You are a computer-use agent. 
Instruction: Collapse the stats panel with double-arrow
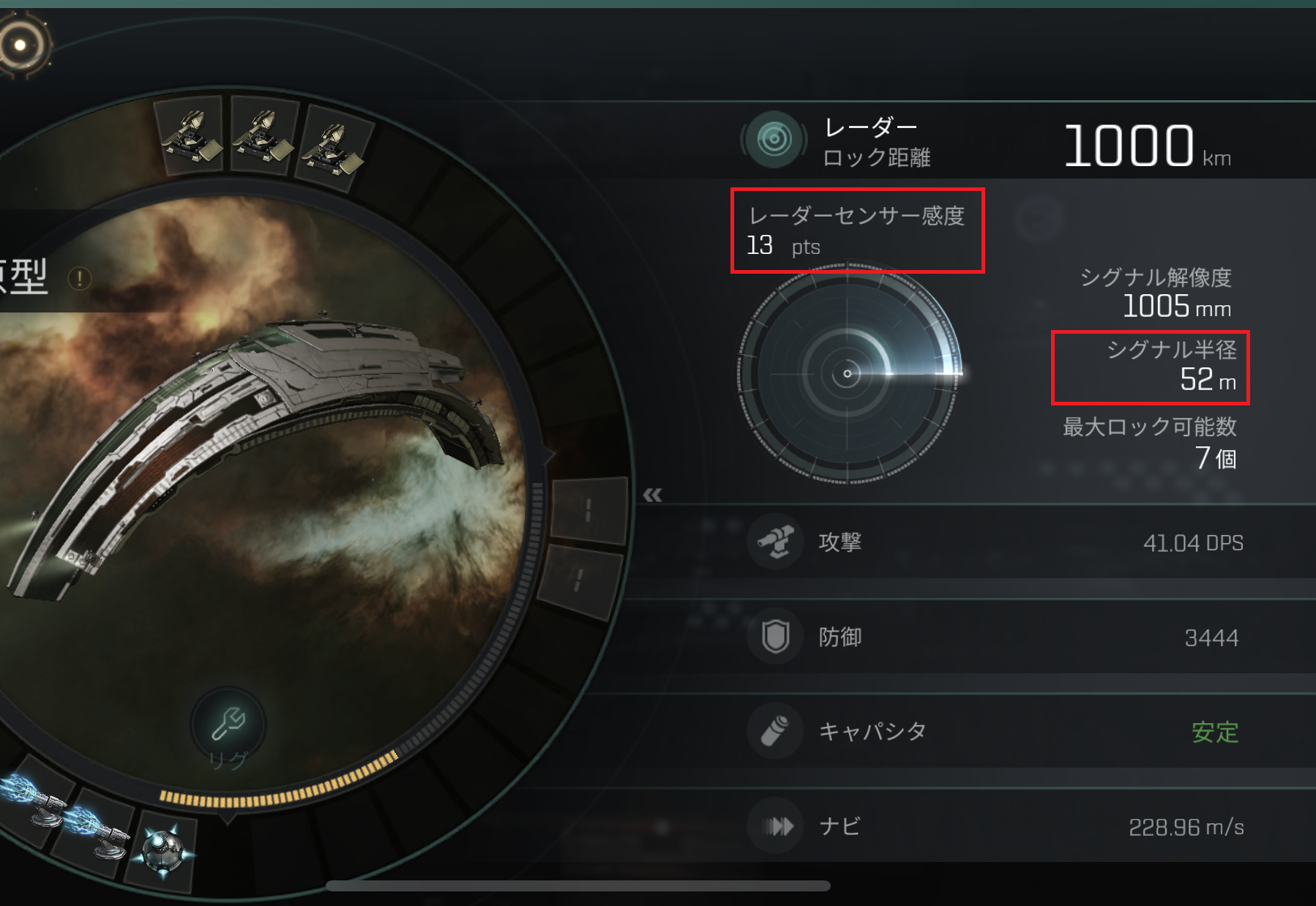pos(652,495)
